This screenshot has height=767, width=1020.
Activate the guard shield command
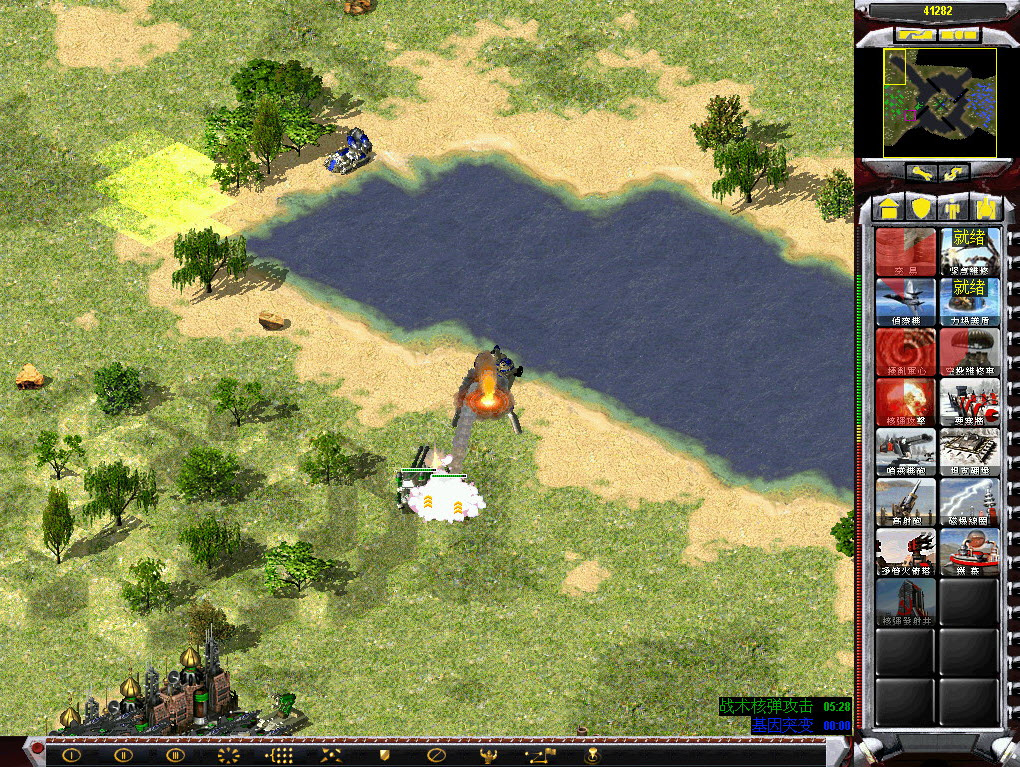point(383,755)
